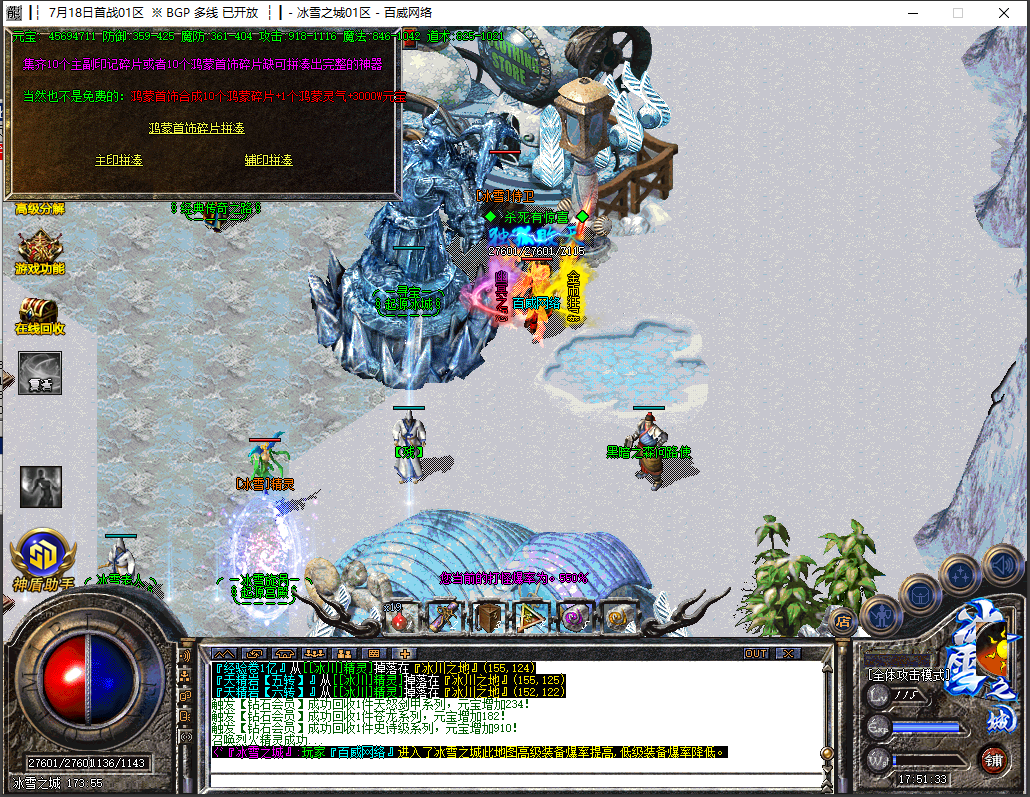Select the wooden crate hotbar item
1030x797 pixels.
(x=488, y=617)
